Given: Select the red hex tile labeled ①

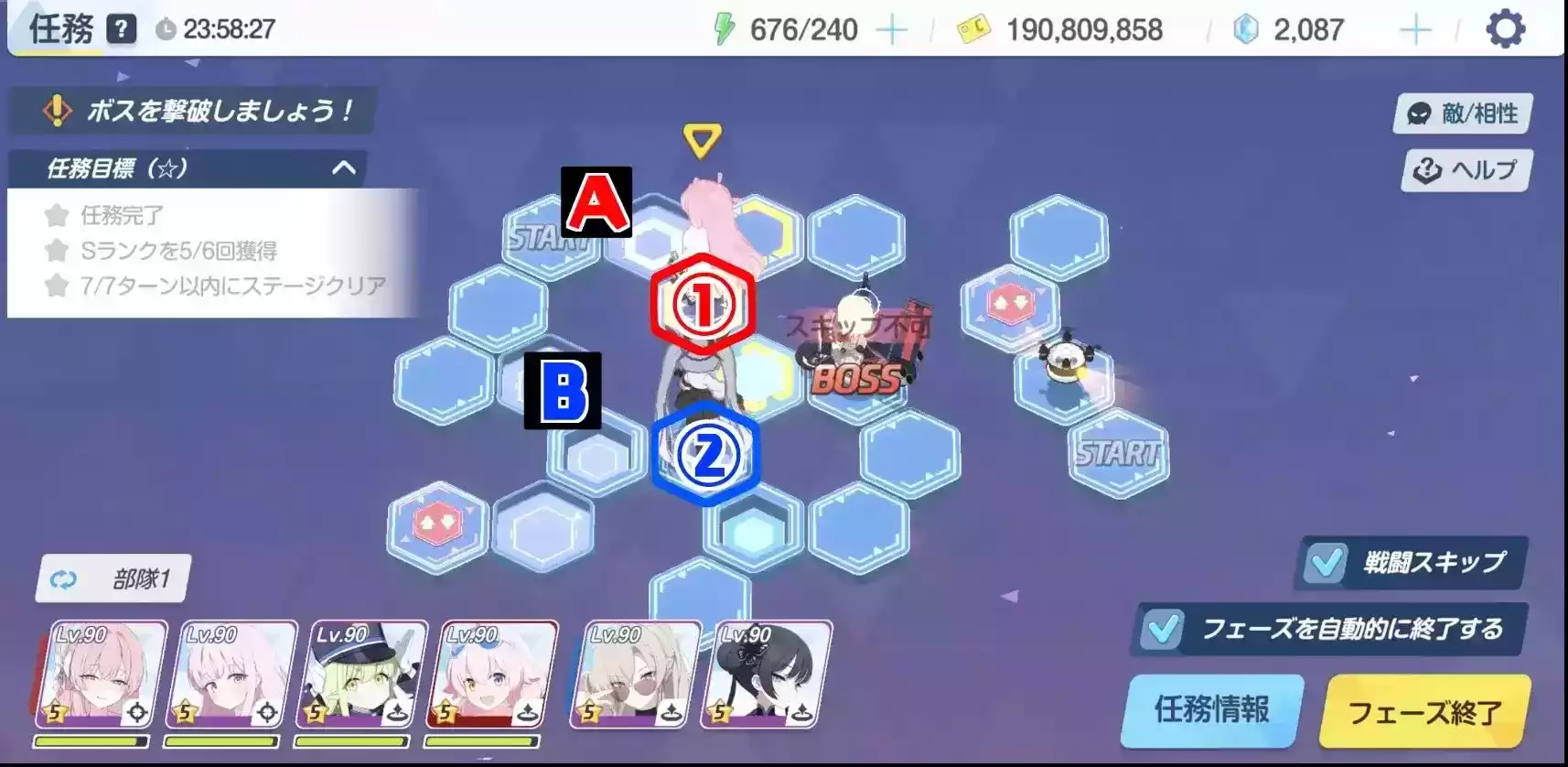Looking at the screenshot, I should pyautogui.click(x=703, y=304).
